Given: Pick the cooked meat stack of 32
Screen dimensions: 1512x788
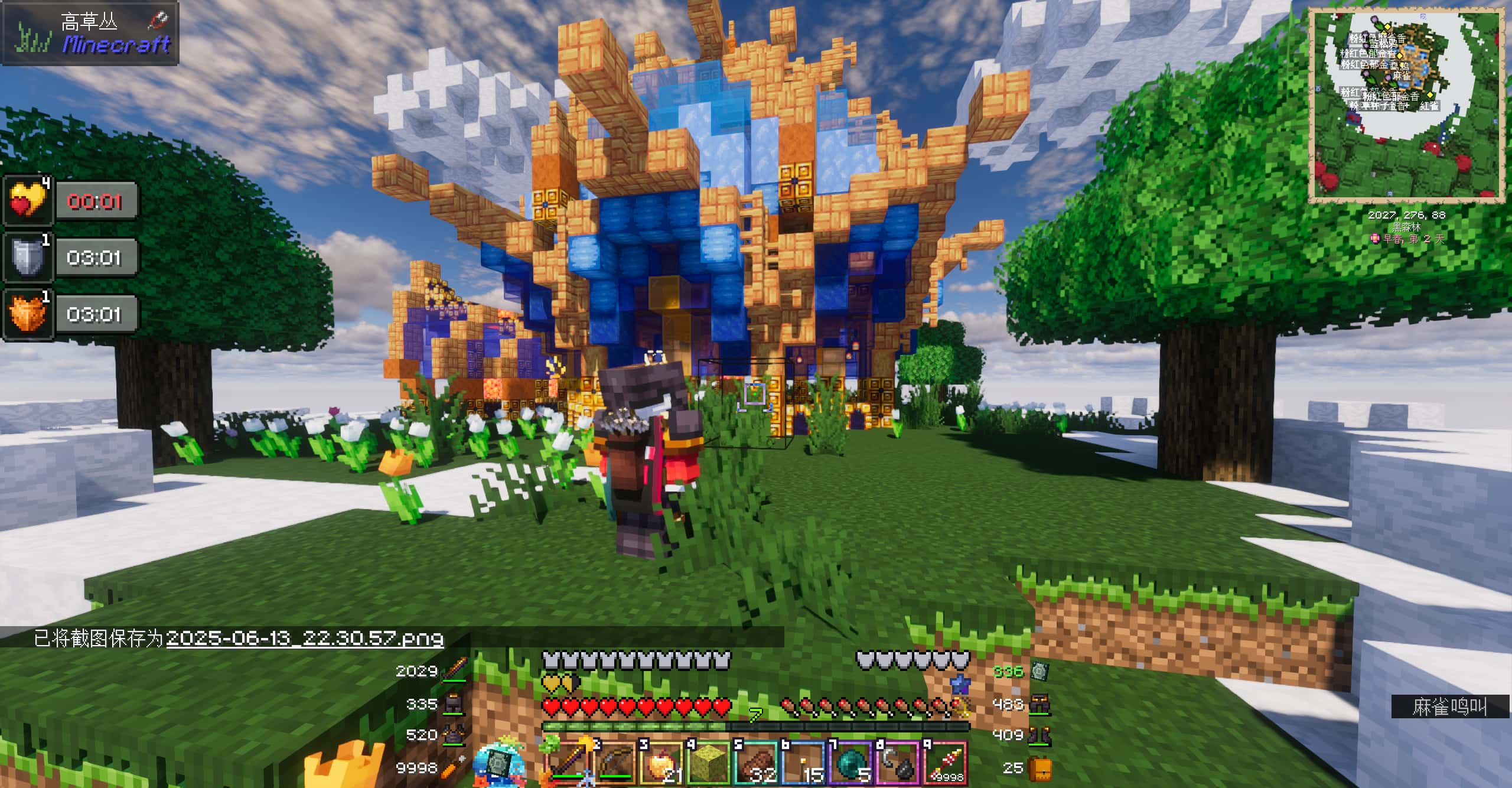Looking at the screenshot, I should [x=756, y=762].
